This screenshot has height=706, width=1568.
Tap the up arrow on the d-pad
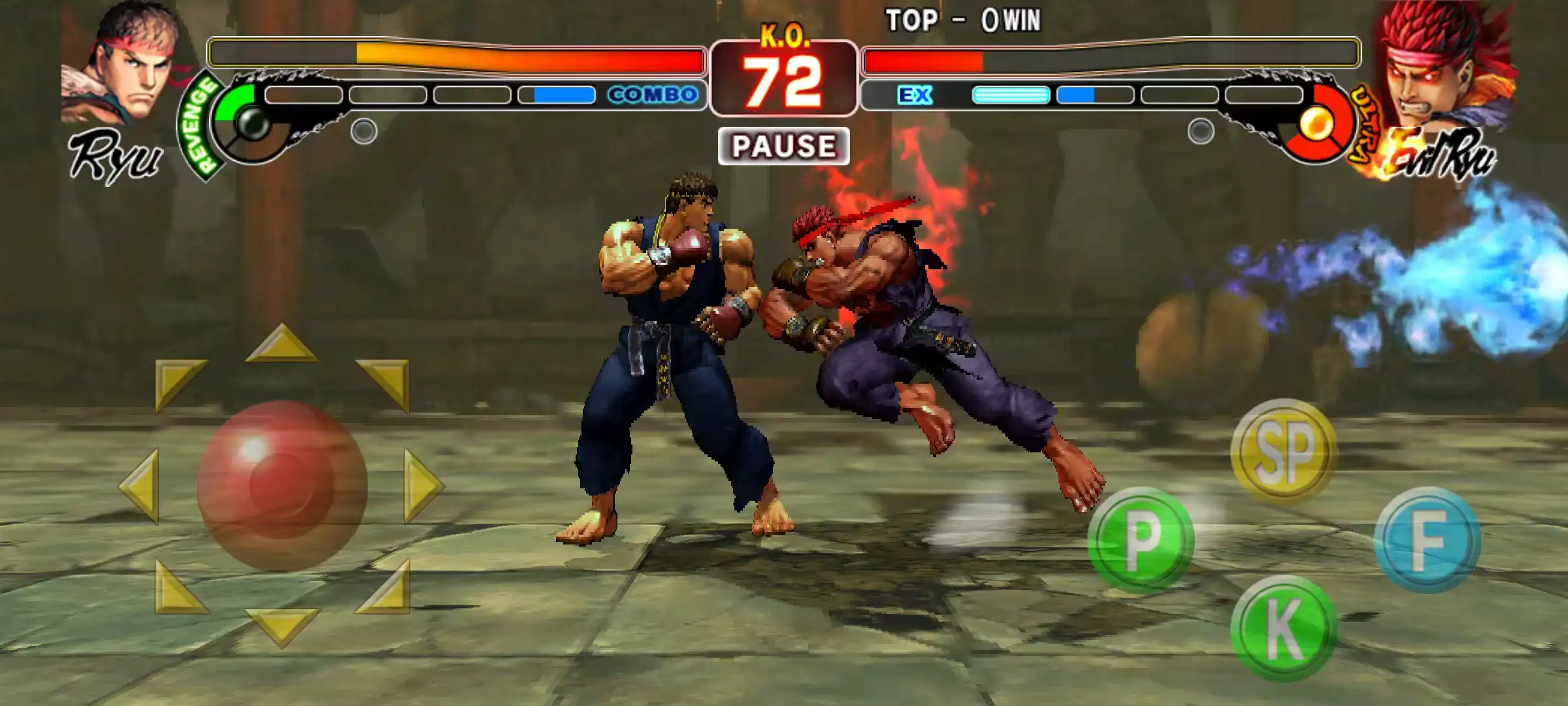282,345
